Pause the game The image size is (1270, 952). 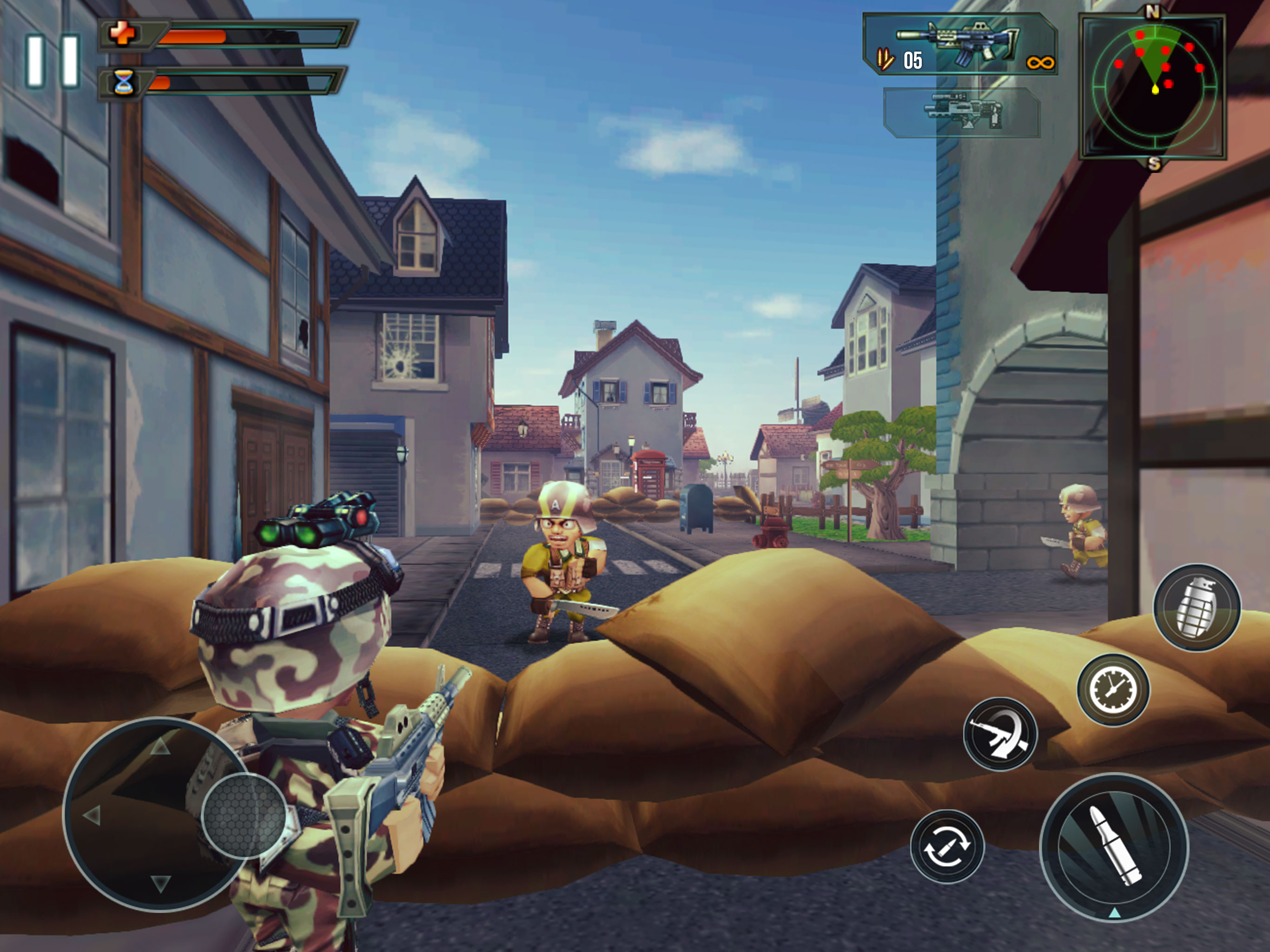[53, 61]
